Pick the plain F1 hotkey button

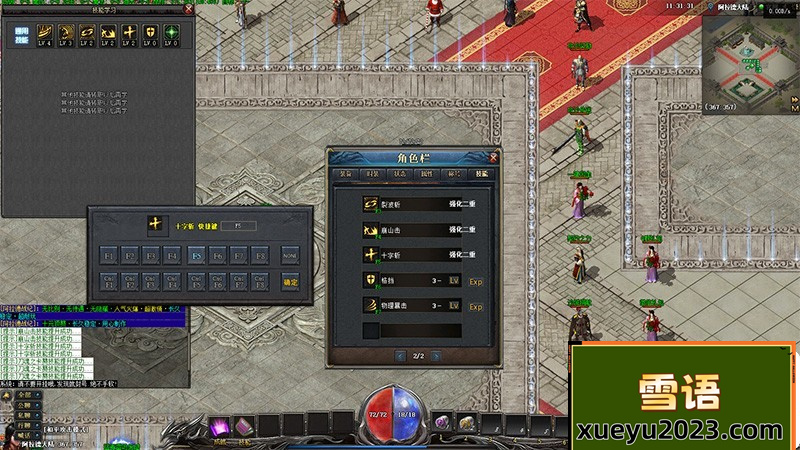(109, 255)
